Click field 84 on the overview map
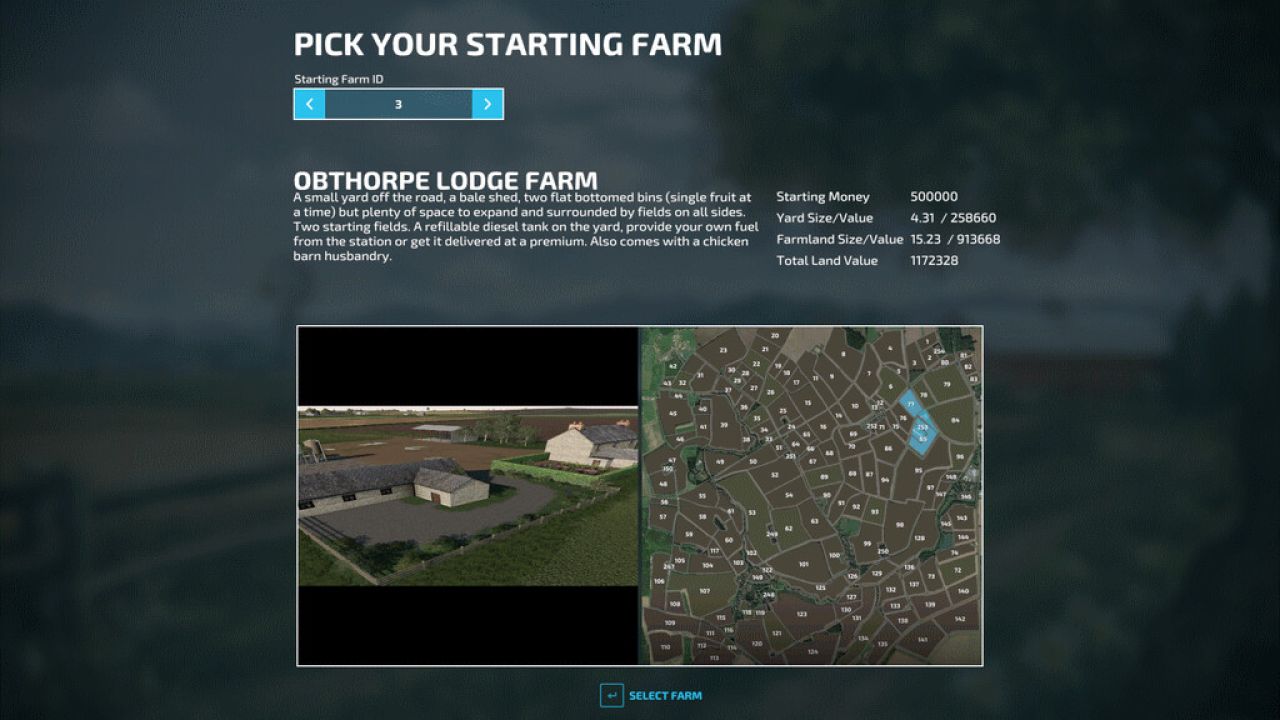Viewport: 1280px width, 720px height. 956,421
